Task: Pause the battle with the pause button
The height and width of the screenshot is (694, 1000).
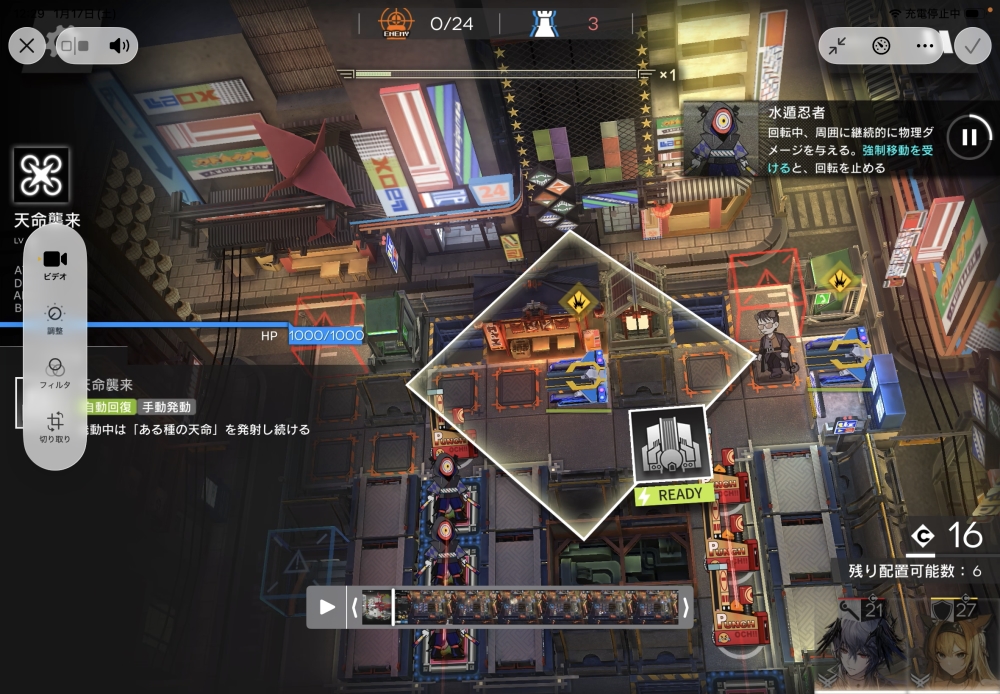Action: pos(968,137)
